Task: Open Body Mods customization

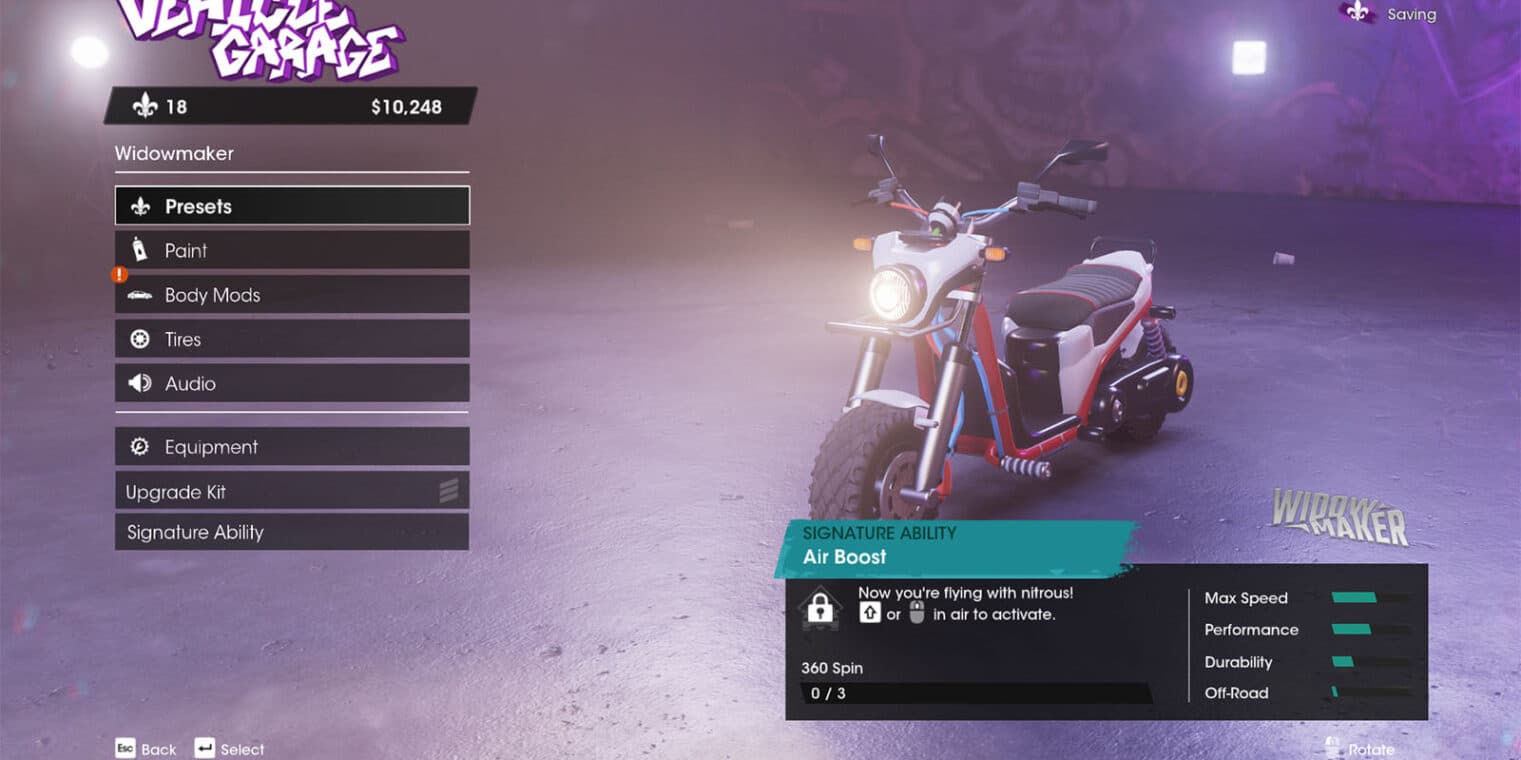Action: tap(291, 295)
